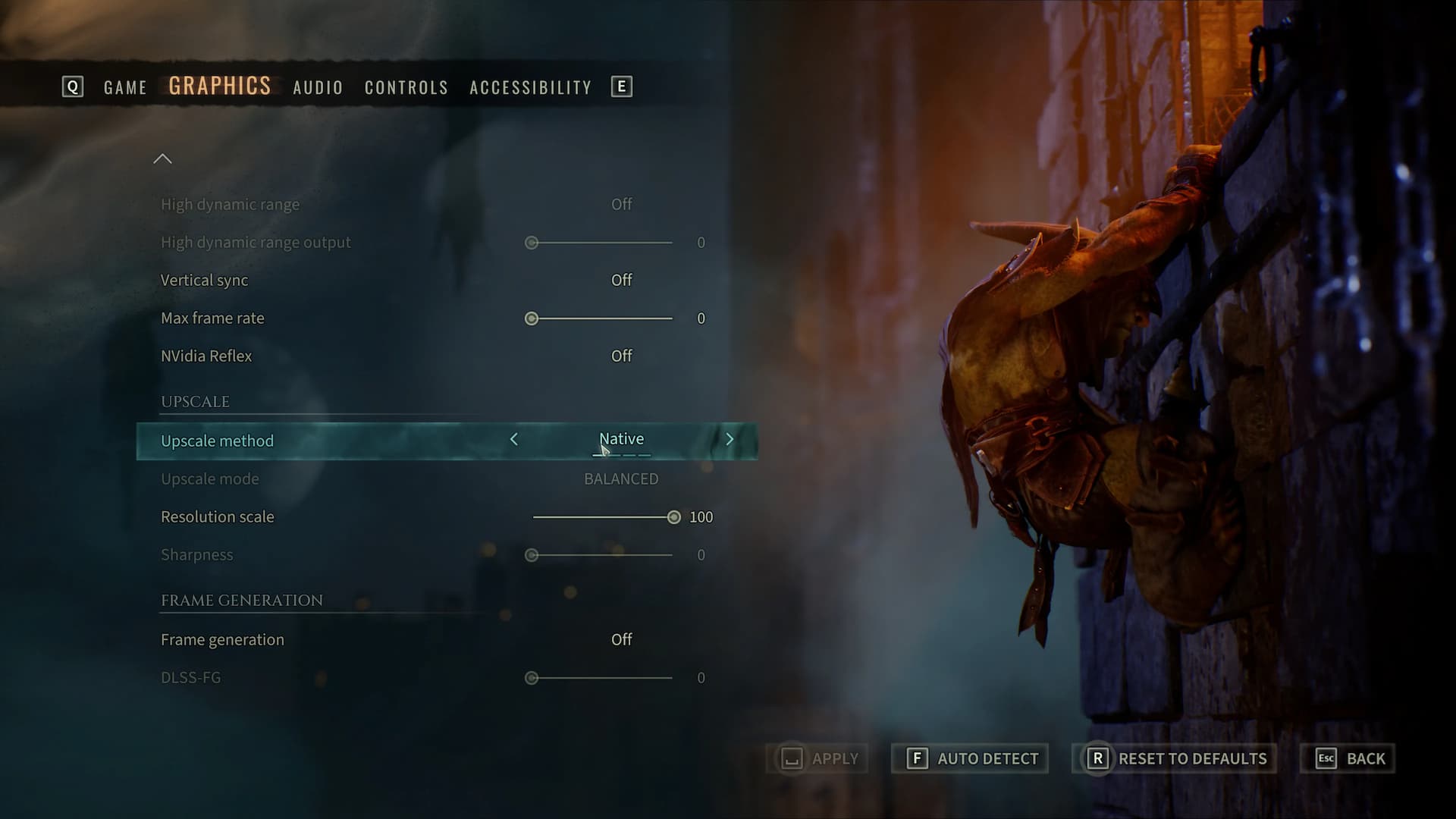
Task: Click the scroll-up arrow above the settings list
Action: coord(162,158)
